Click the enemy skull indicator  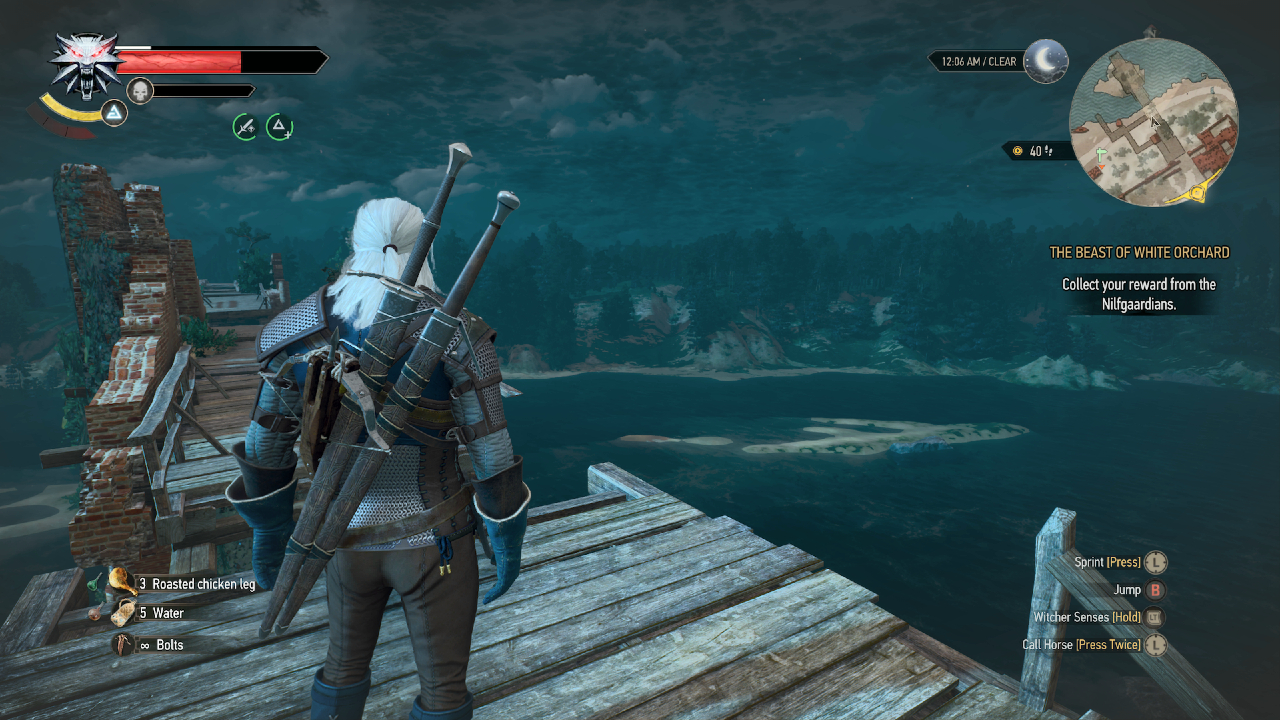[138, 90]
